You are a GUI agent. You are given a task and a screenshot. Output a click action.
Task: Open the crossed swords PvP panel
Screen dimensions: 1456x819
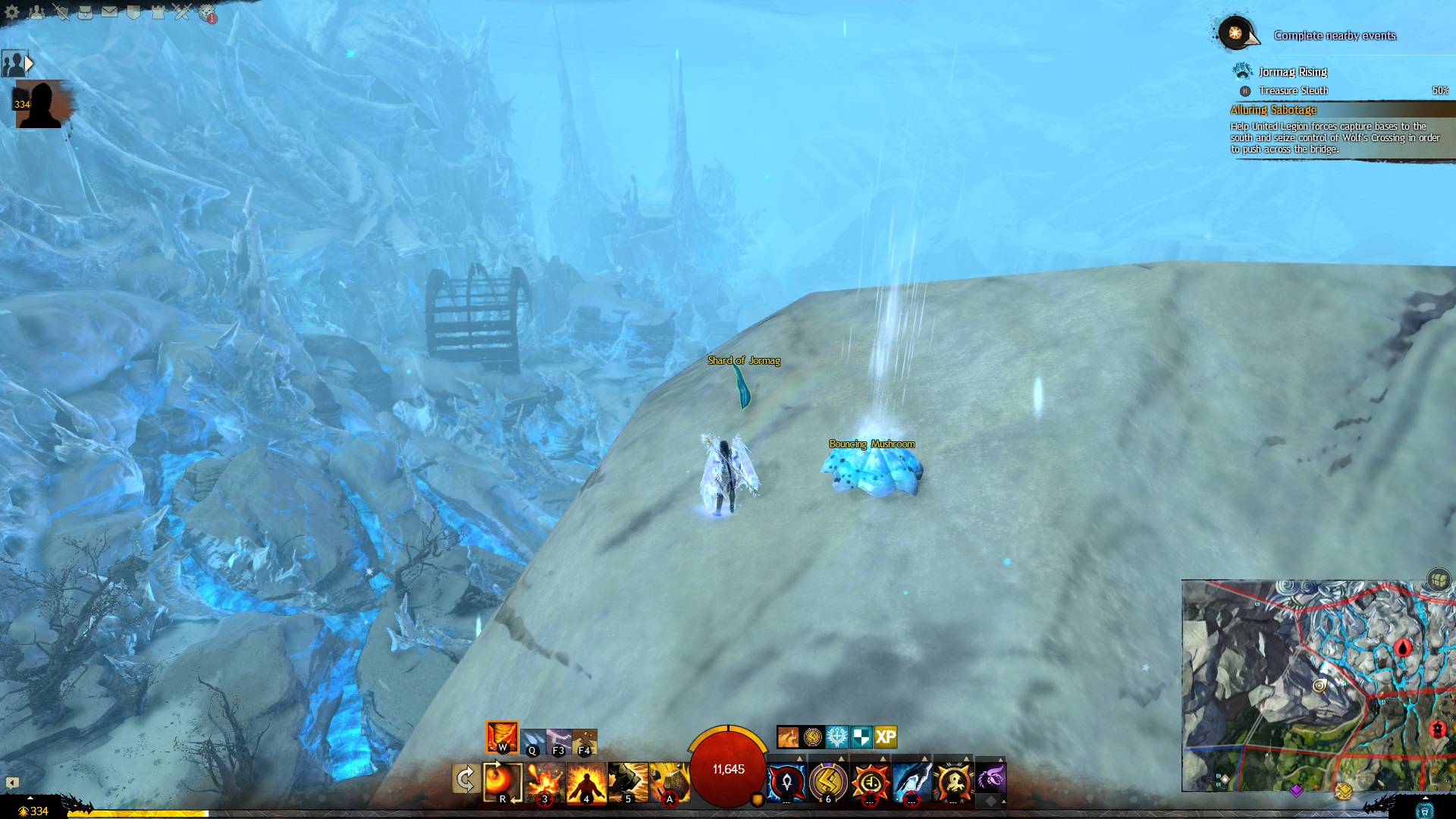(x=182, y=11)
